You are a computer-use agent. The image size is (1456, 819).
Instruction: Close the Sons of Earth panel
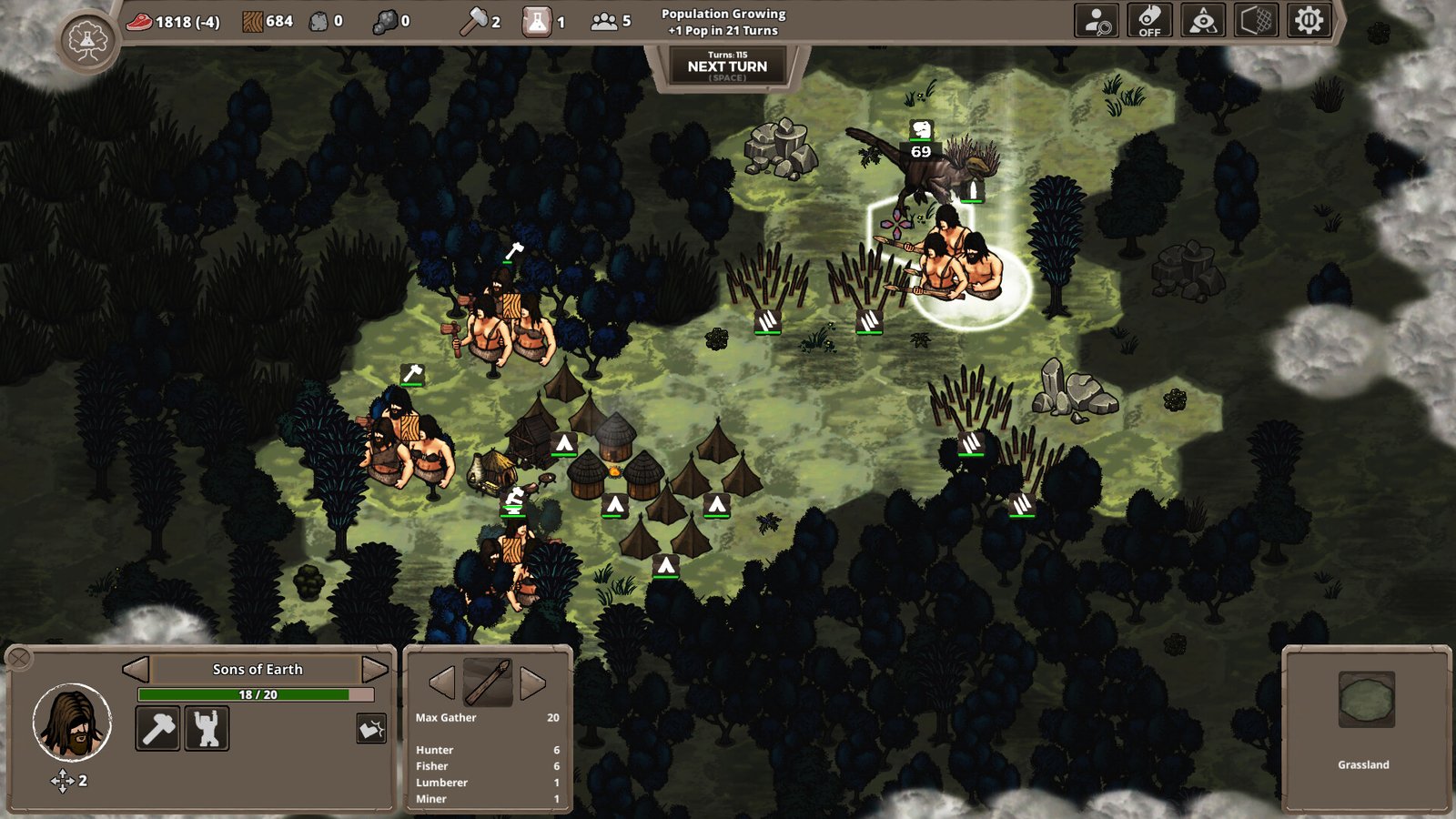point(19,658)
